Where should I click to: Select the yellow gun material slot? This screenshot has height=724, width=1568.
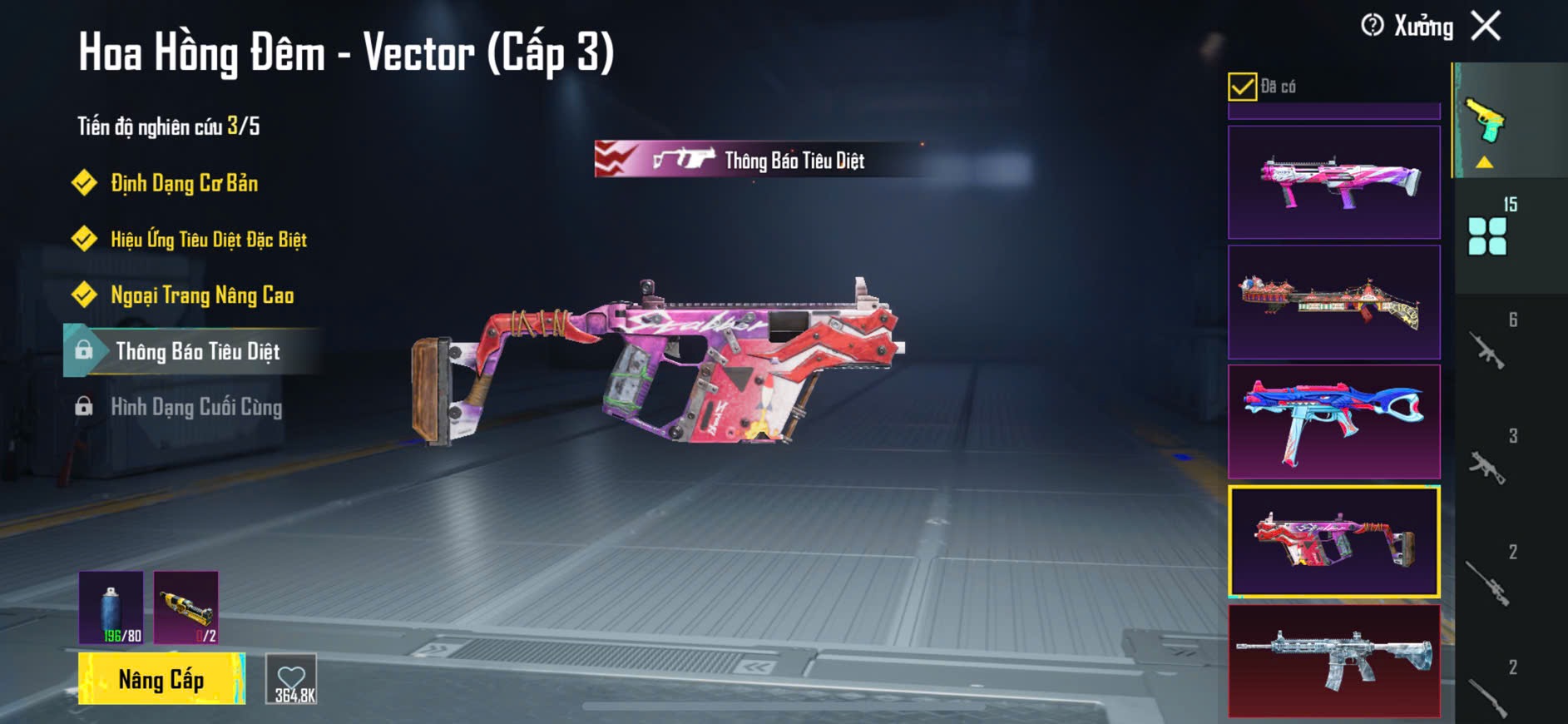tap(186, 607)
